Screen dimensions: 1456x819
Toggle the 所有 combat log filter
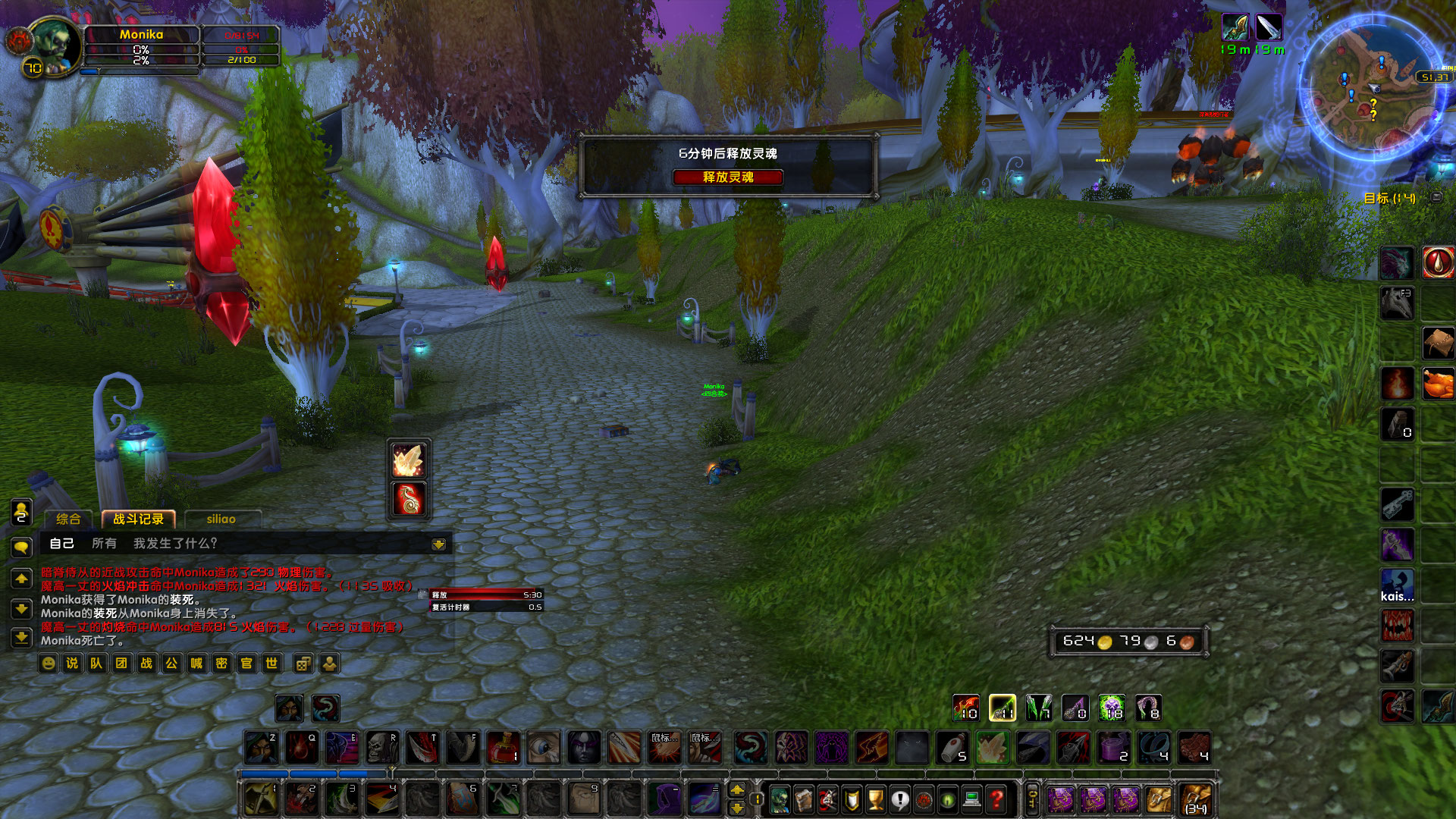pyautogui.click(x=105, y=543)
